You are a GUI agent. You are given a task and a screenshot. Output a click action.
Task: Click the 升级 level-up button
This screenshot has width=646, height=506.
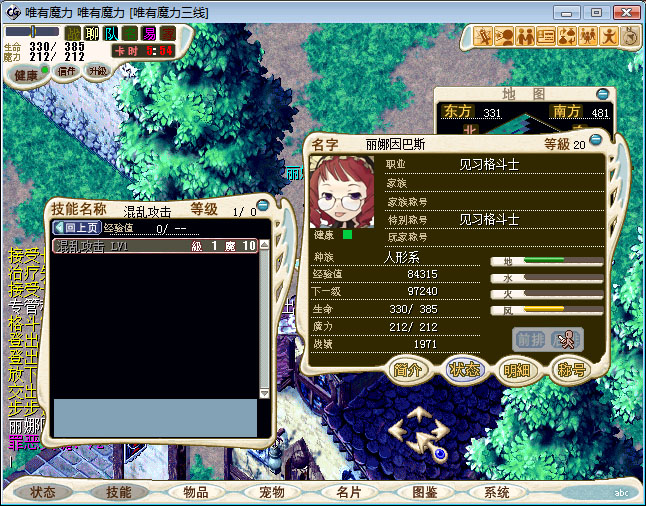[x=97, y=71]
